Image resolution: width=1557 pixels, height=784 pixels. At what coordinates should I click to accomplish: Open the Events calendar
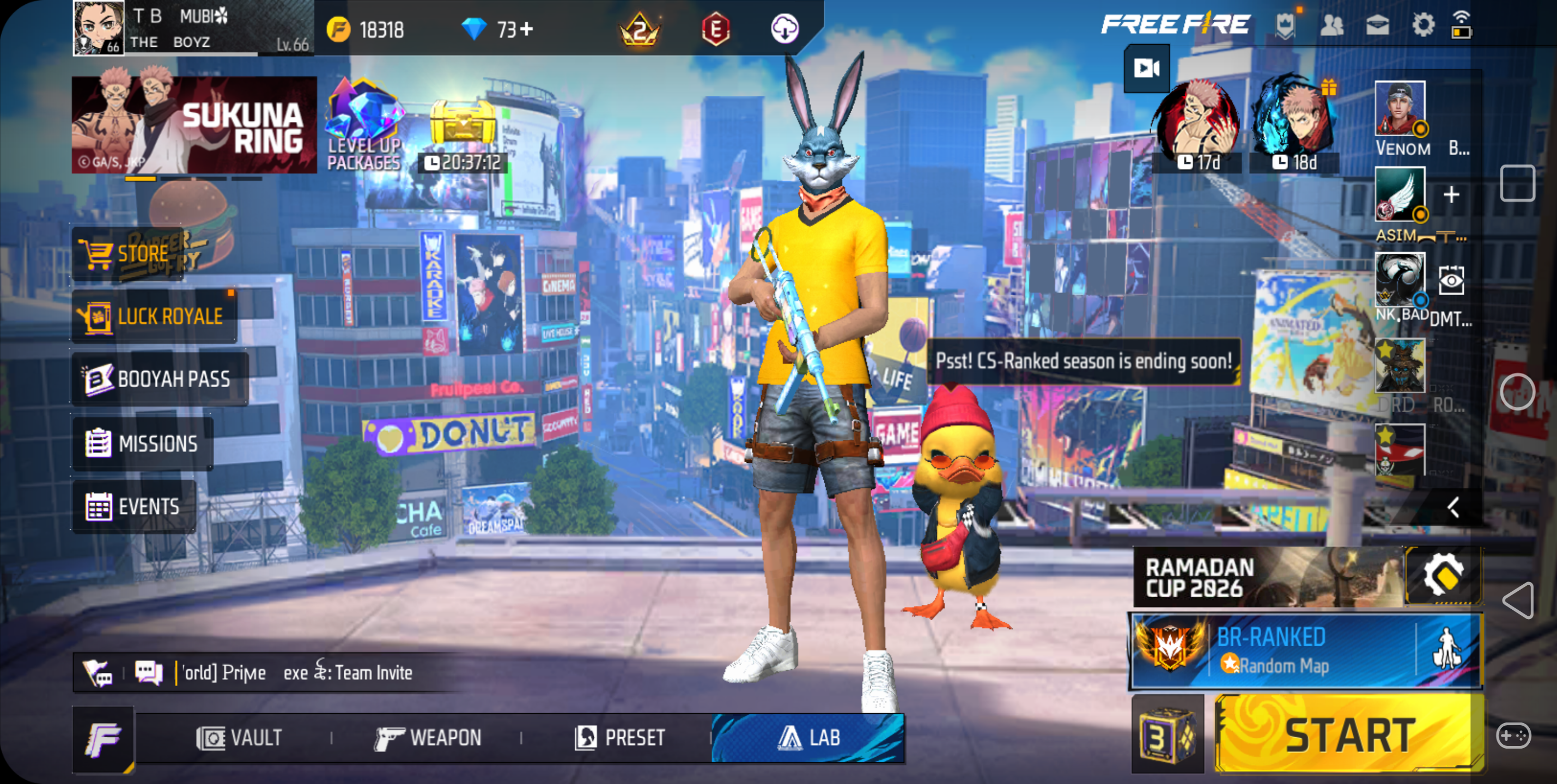pos(134,506)
